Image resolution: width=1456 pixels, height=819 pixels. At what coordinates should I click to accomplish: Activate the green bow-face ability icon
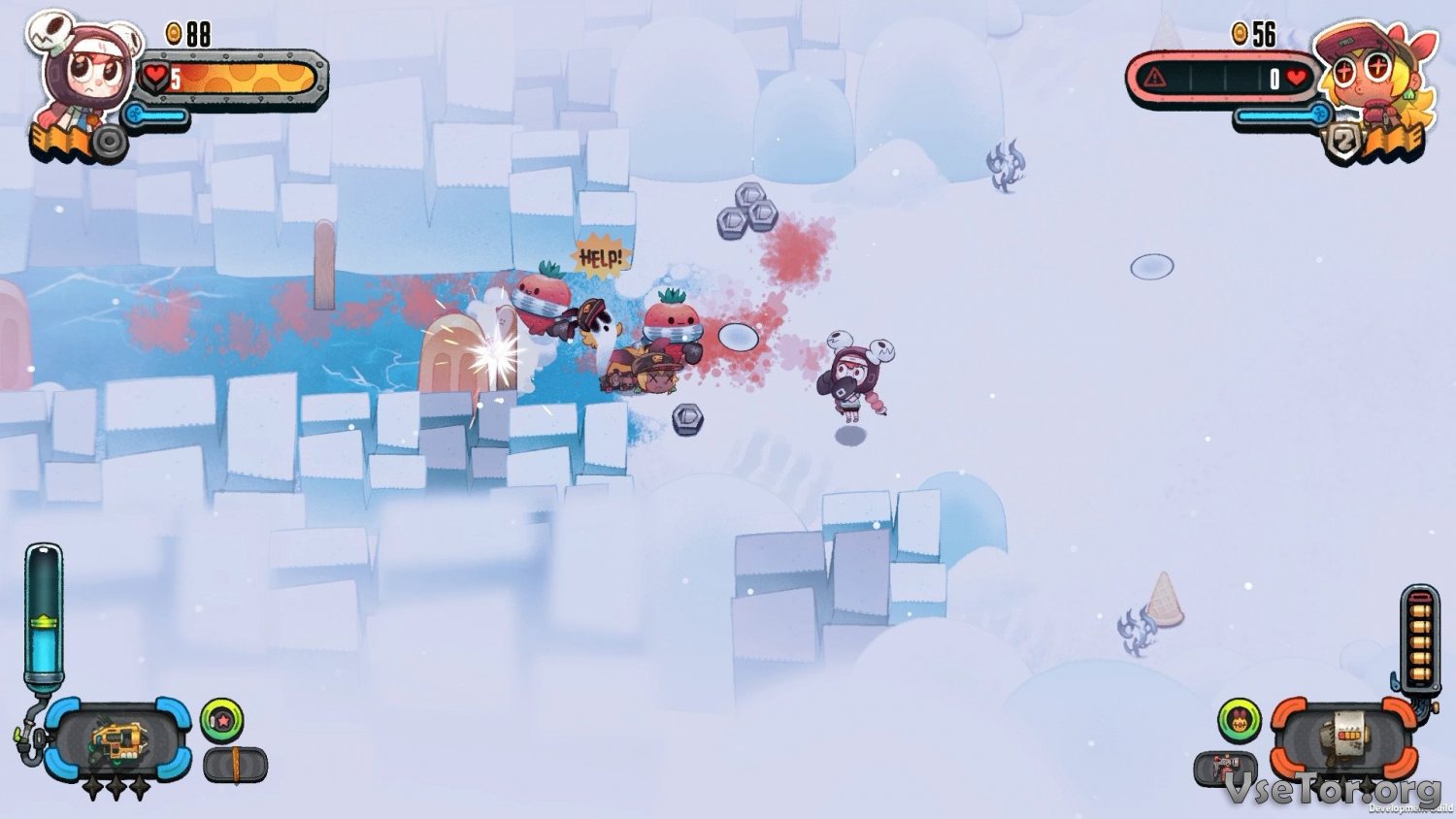(x=1240, y=721)
